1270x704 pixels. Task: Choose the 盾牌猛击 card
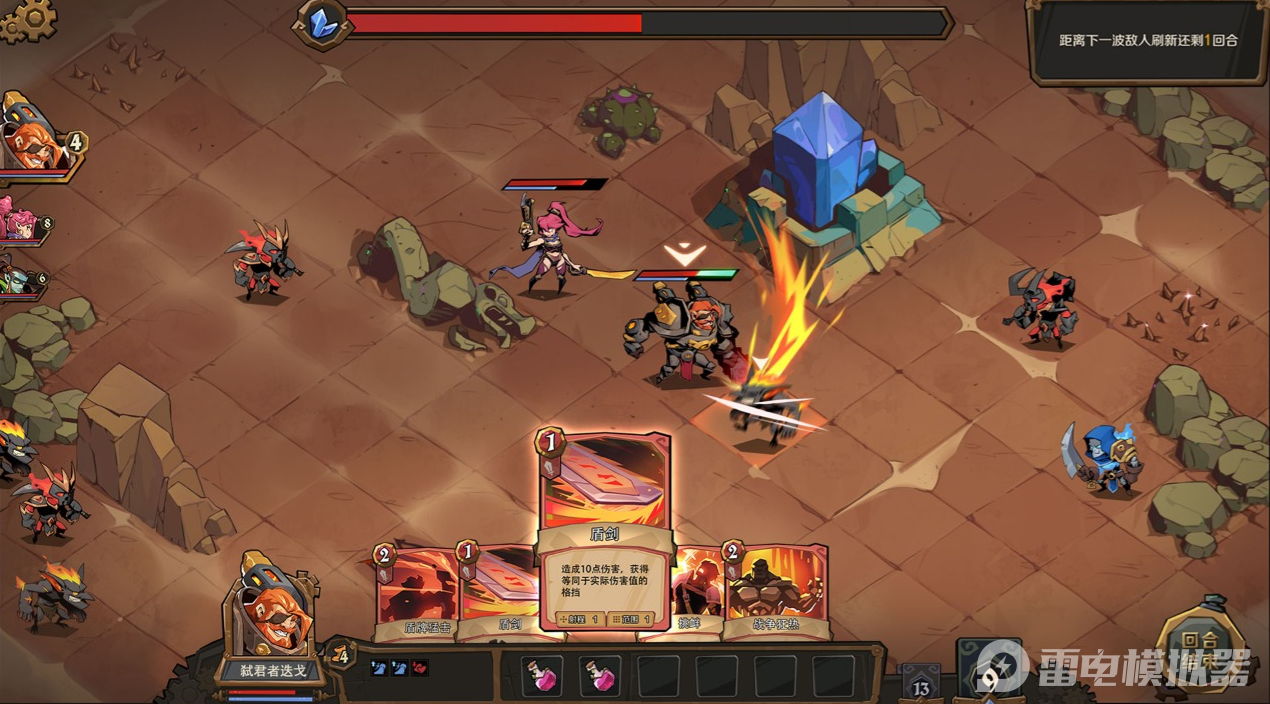tap(413, 592)
